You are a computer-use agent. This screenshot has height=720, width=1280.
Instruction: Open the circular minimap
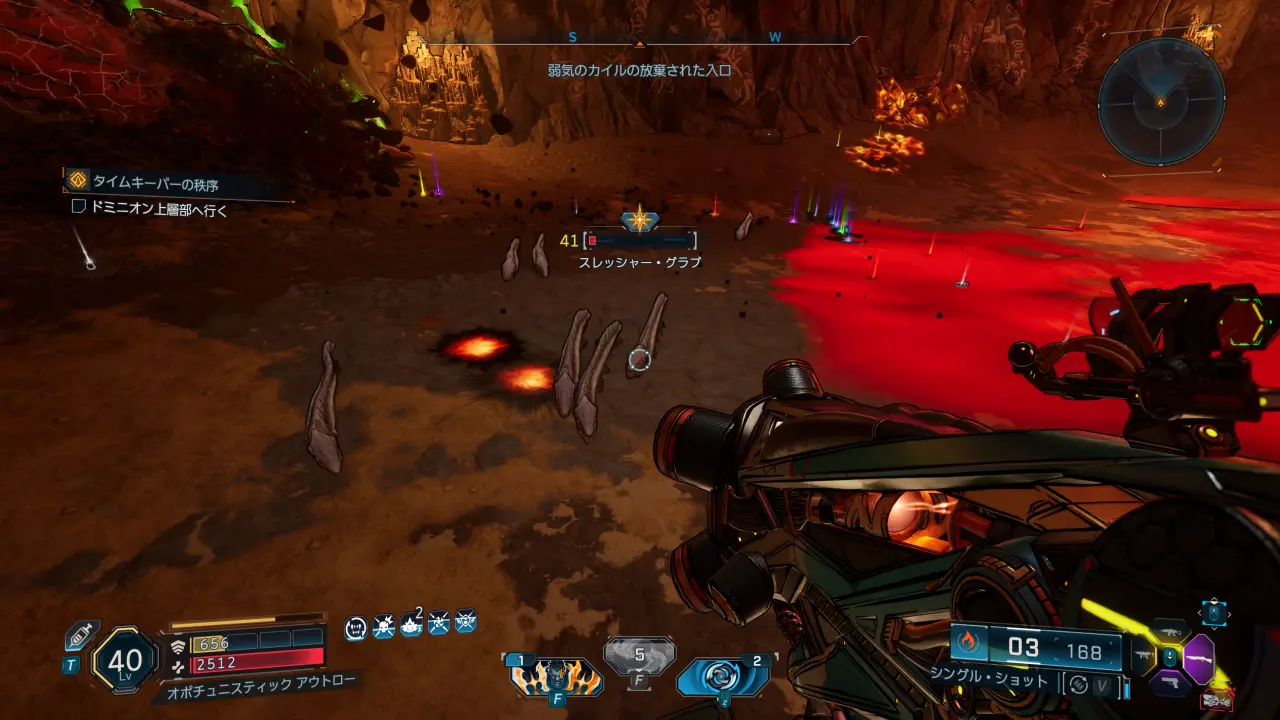point(1161,102)
